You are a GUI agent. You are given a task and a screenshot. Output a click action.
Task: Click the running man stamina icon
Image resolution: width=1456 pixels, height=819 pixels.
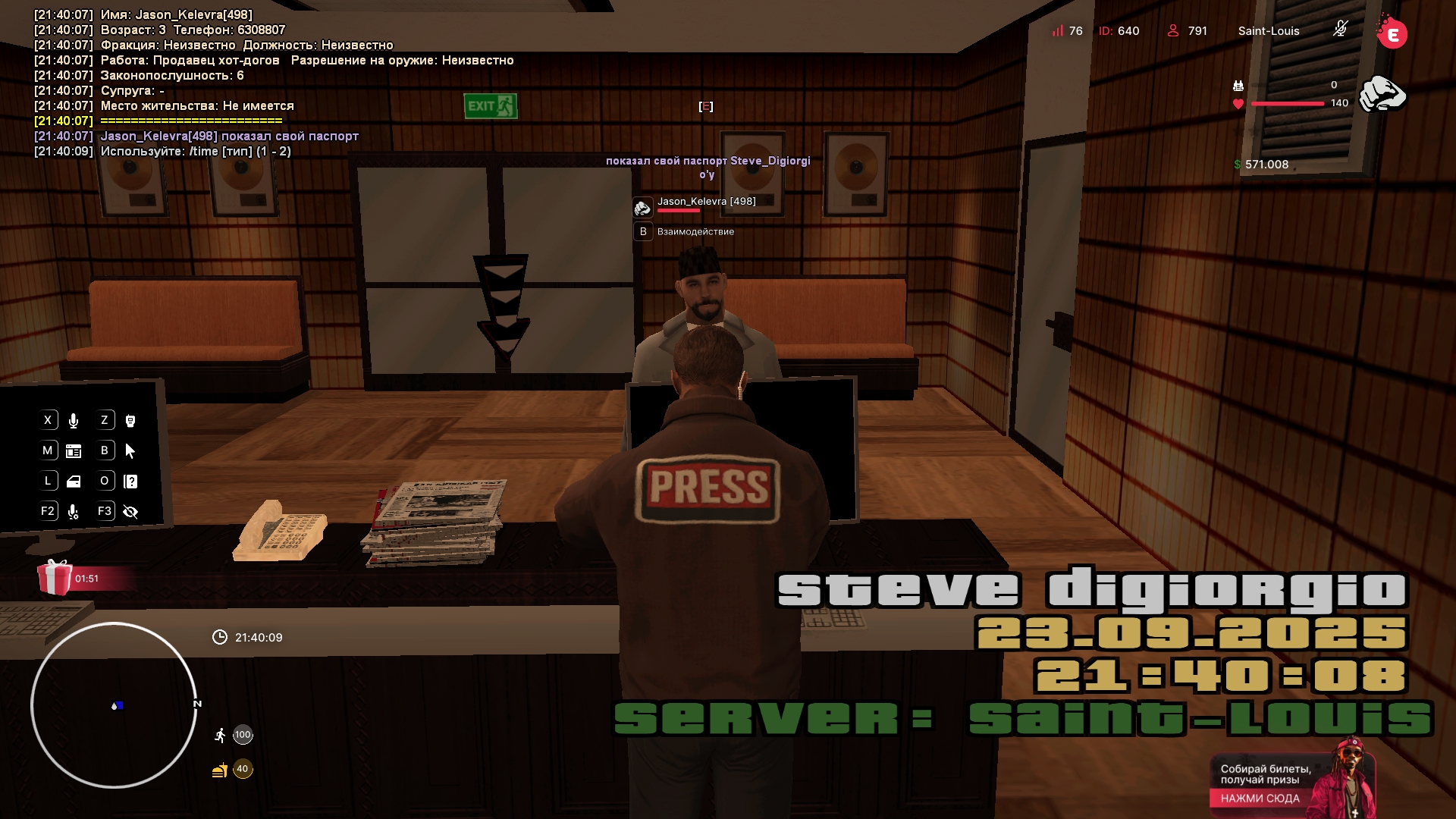pos(220,735)
